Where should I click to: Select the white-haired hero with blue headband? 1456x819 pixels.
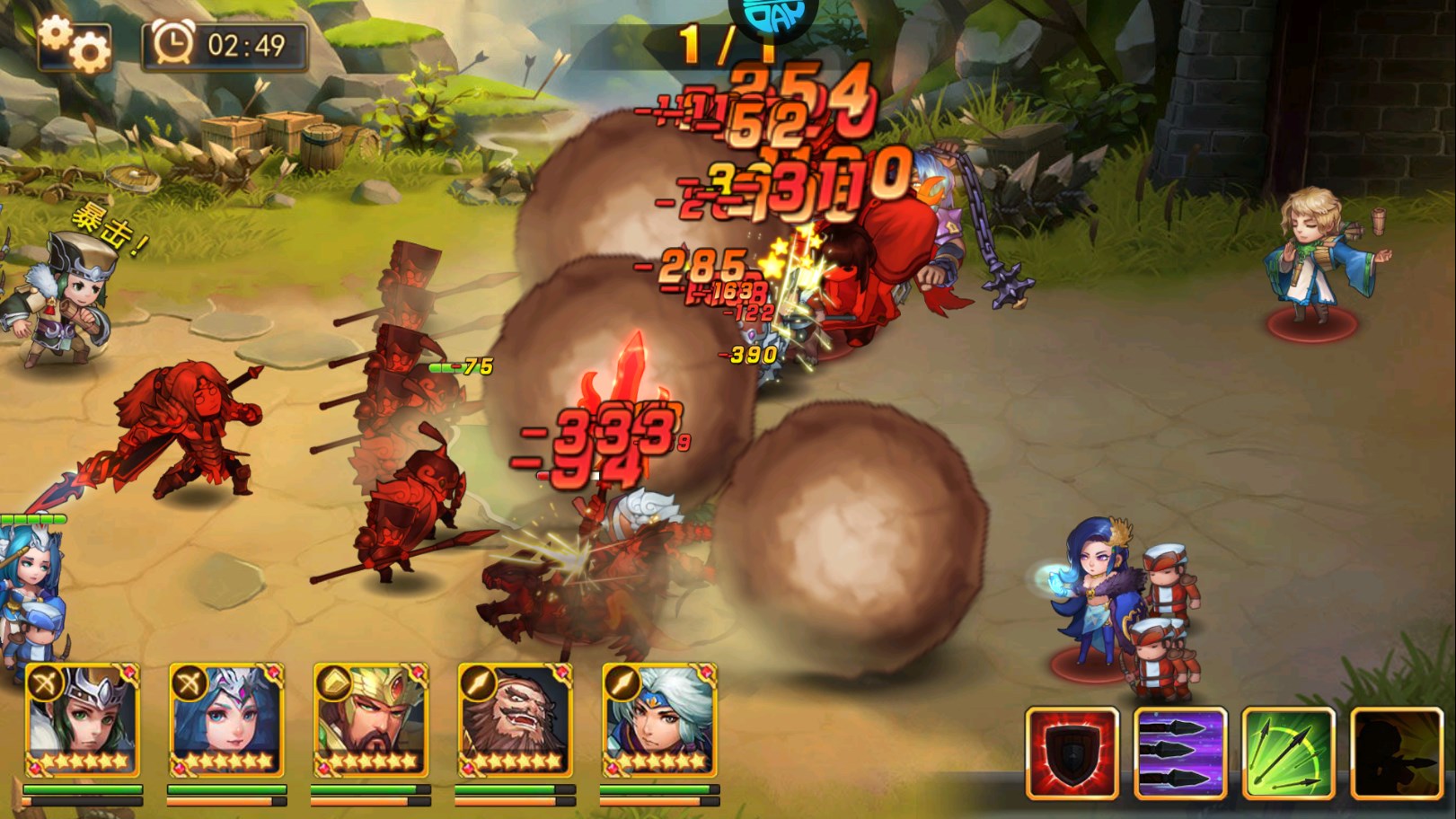[x=659, y=720]
